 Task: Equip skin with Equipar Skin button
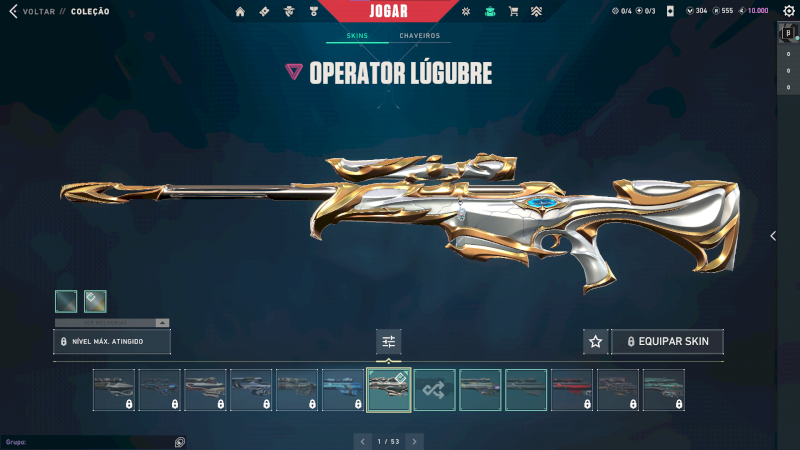pyautogui.click(x=667, y=341)
